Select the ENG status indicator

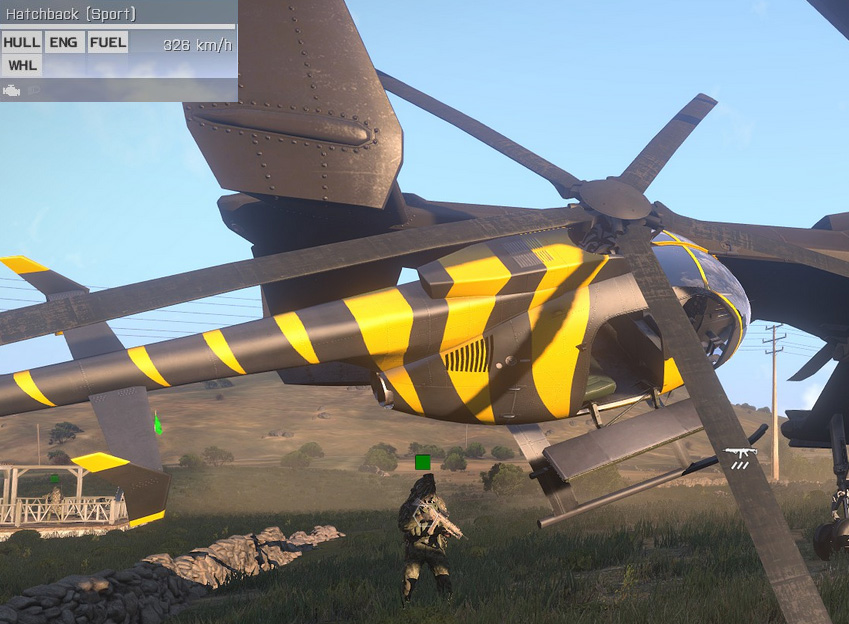click(x=63, y=43)
